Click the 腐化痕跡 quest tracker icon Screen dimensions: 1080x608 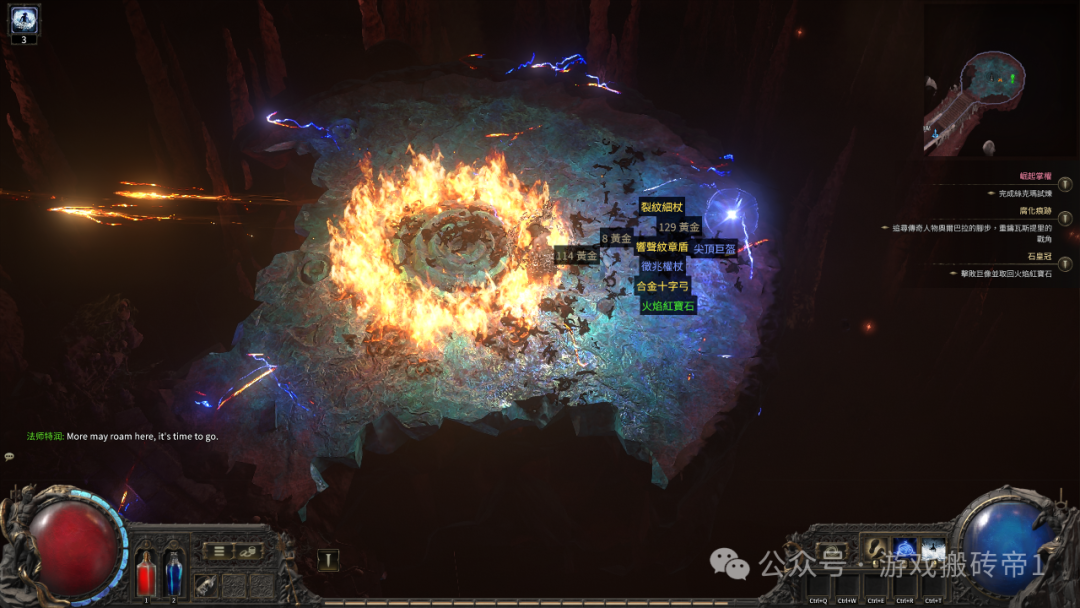tap(1065, 219)
